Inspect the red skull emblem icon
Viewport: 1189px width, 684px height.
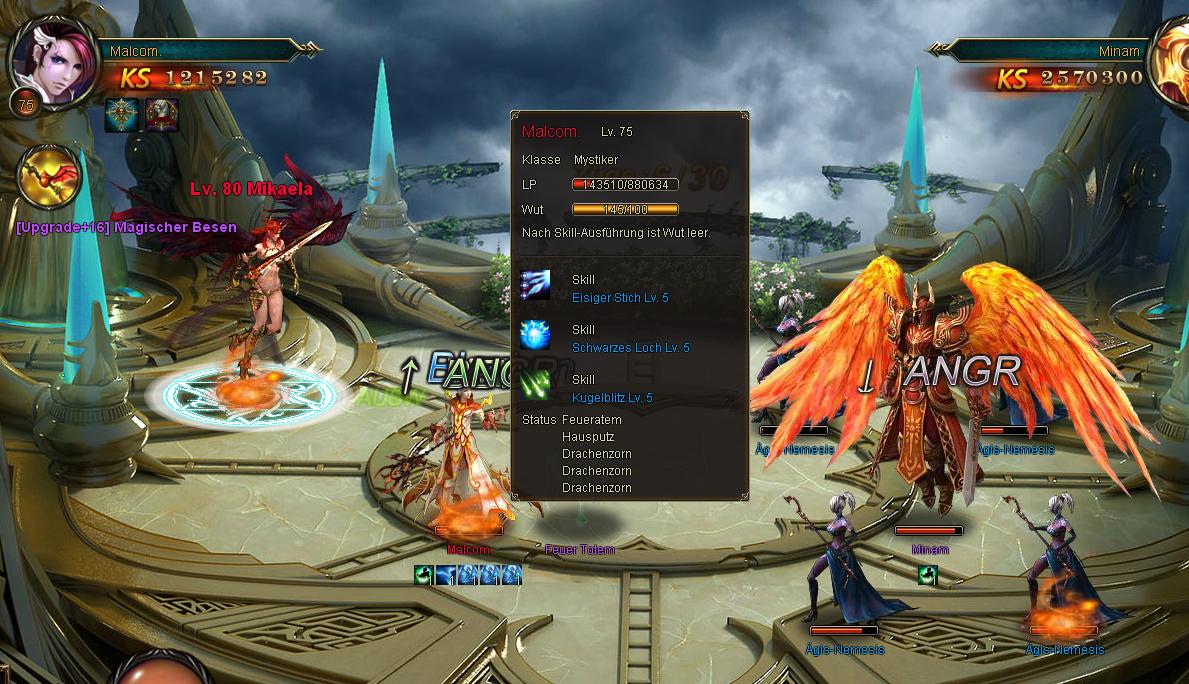(162, 115)
